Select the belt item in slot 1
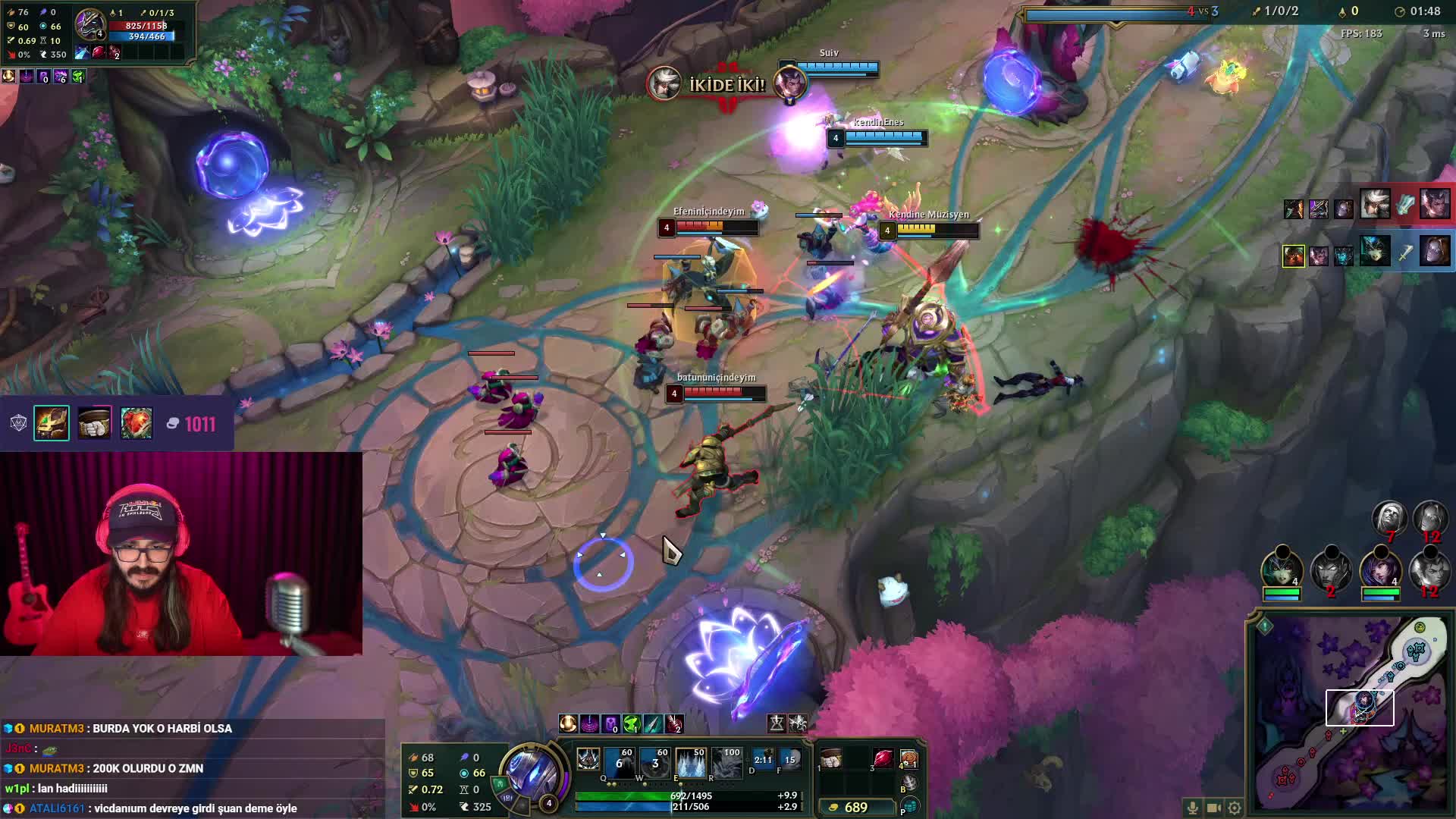 coord(832,759)
